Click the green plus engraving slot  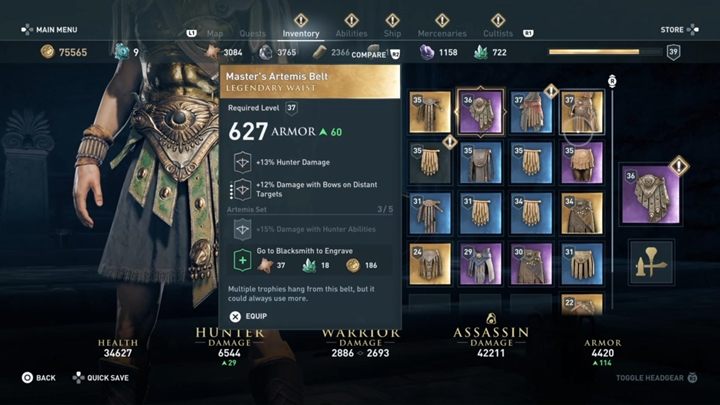241,260
